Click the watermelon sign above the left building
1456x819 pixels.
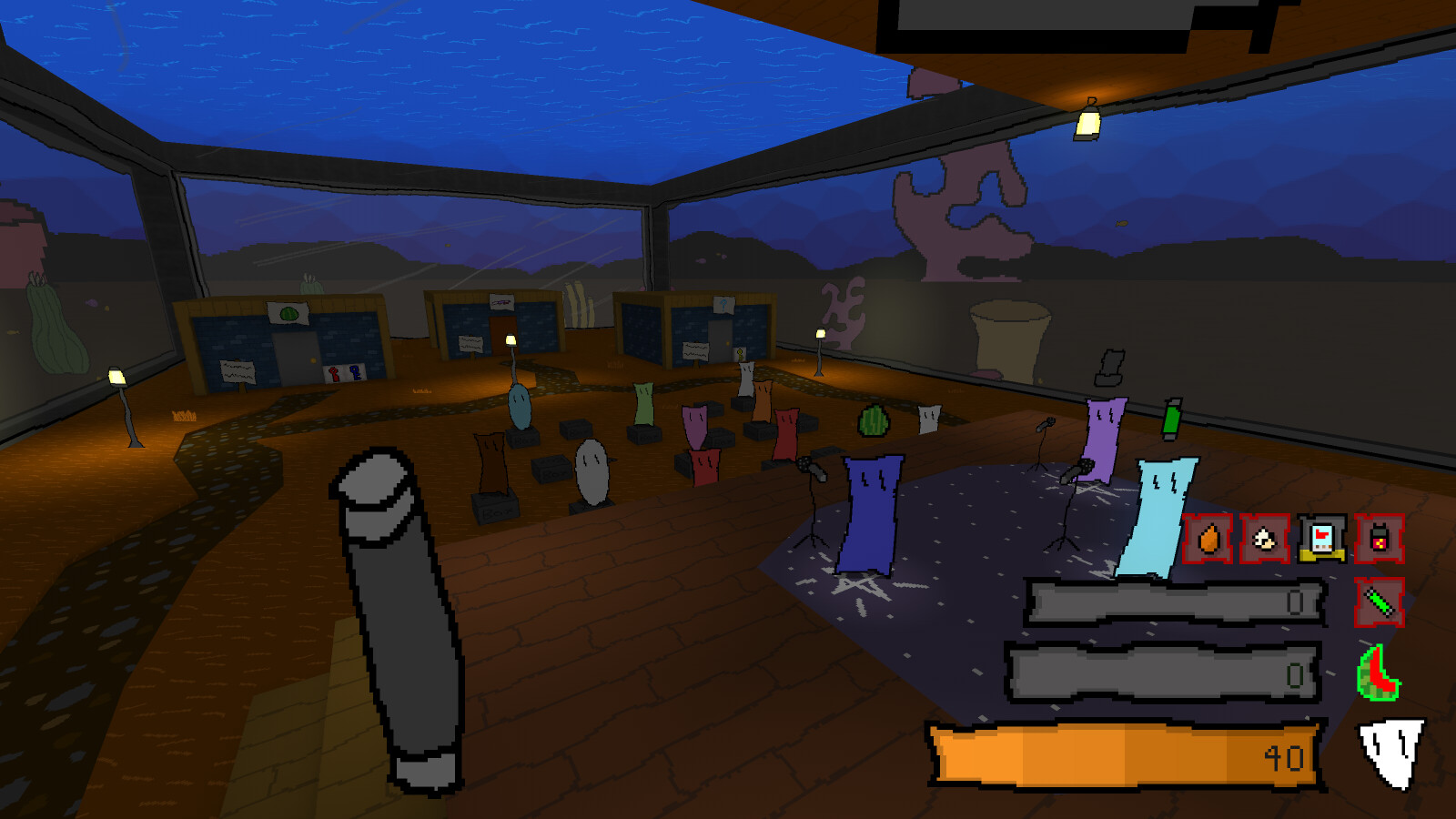(288, 313)
